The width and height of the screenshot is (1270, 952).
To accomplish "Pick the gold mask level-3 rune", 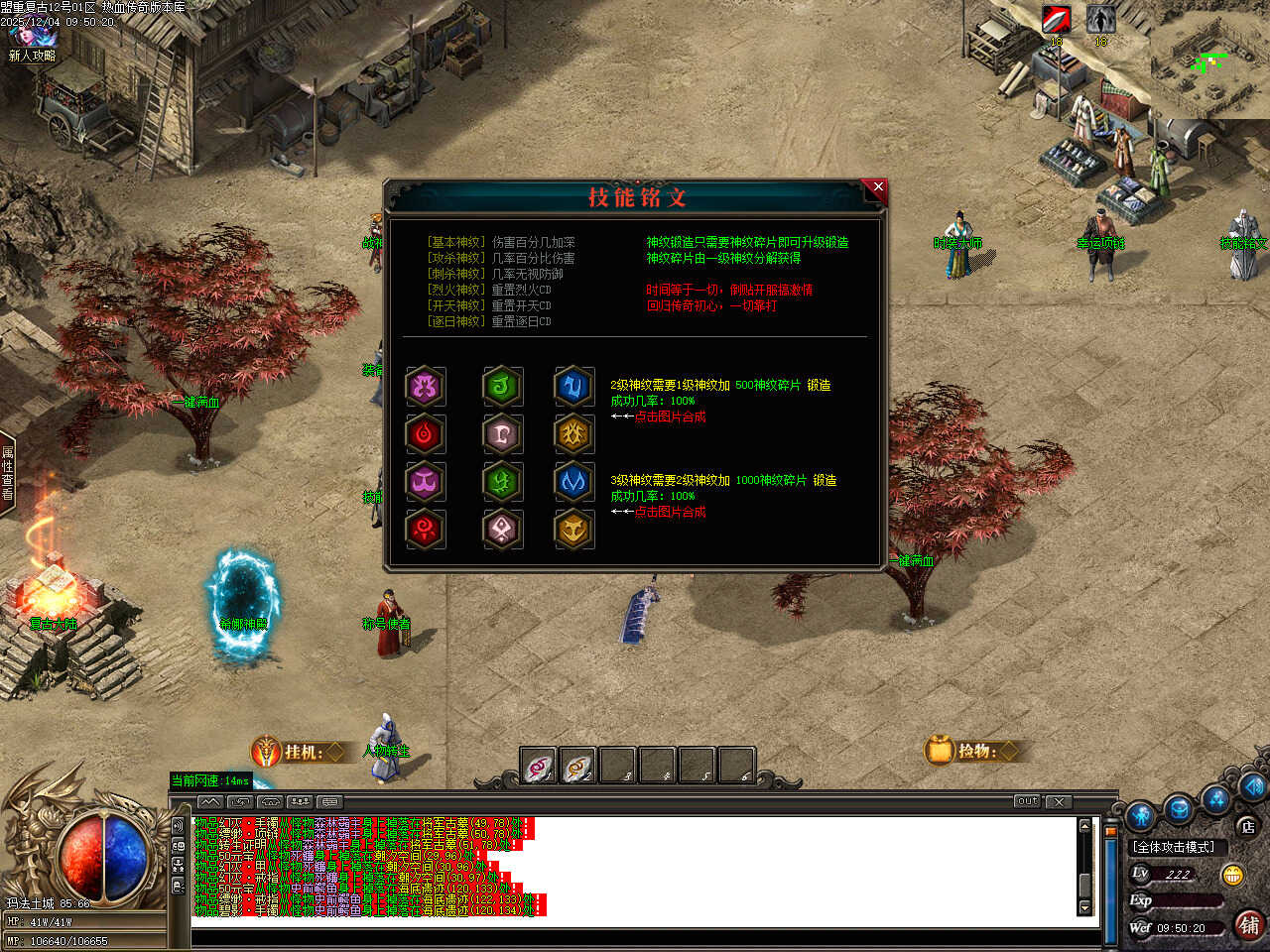I will [573, 530].
